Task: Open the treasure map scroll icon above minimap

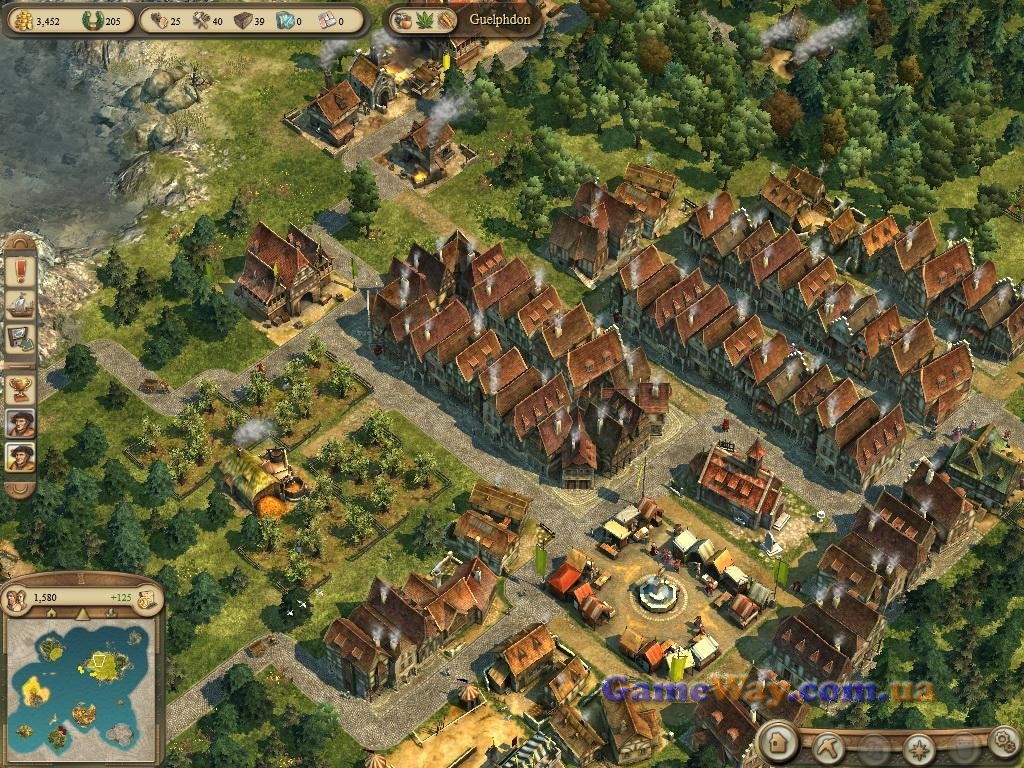Action: pos(147,598)
